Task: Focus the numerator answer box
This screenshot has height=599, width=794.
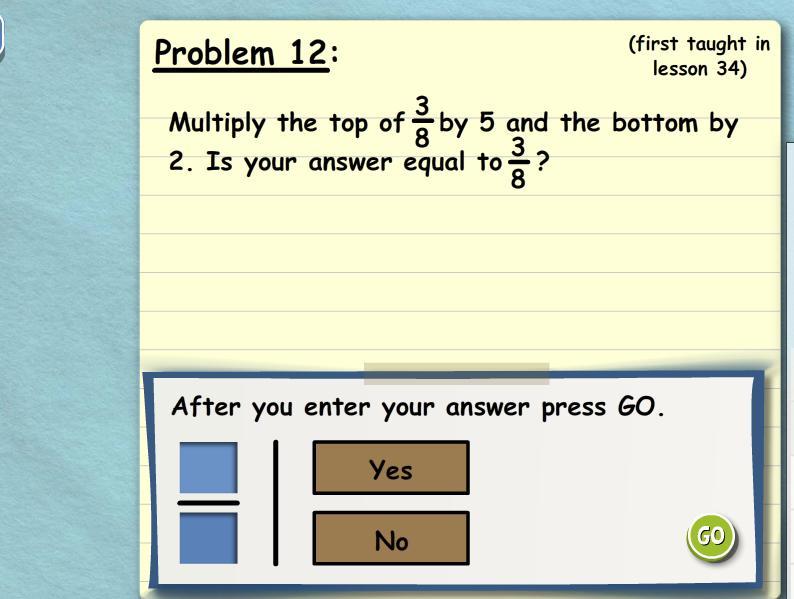Action: click(x=209, y=467)
